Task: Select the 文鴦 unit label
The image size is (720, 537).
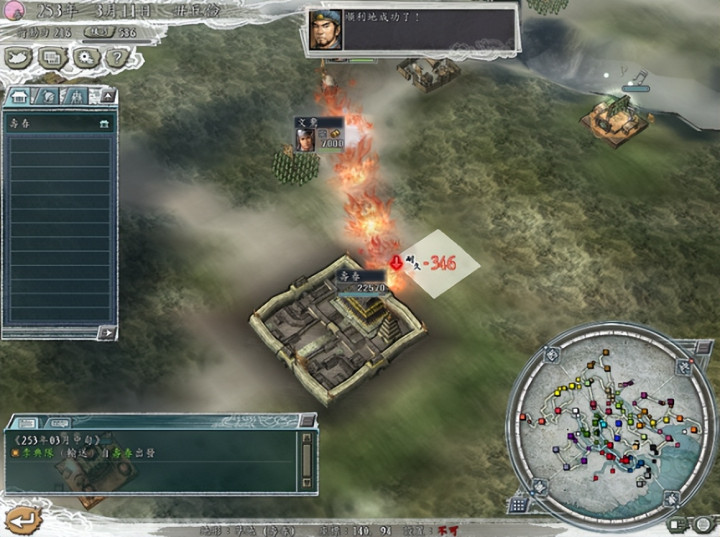Action: [307, 123]
